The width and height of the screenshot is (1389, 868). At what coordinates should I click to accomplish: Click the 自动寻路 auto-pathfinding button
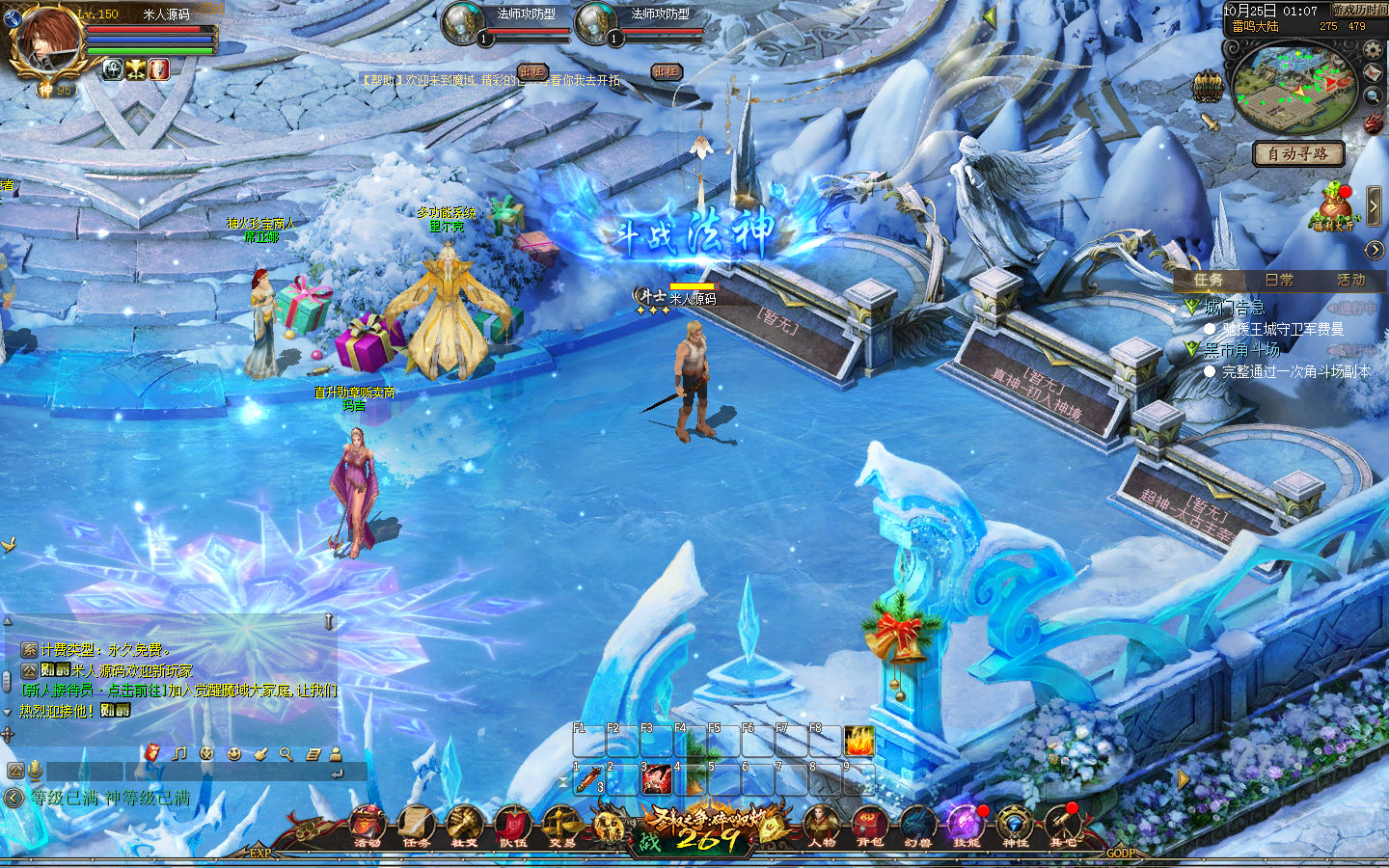tap(1297, 153)
